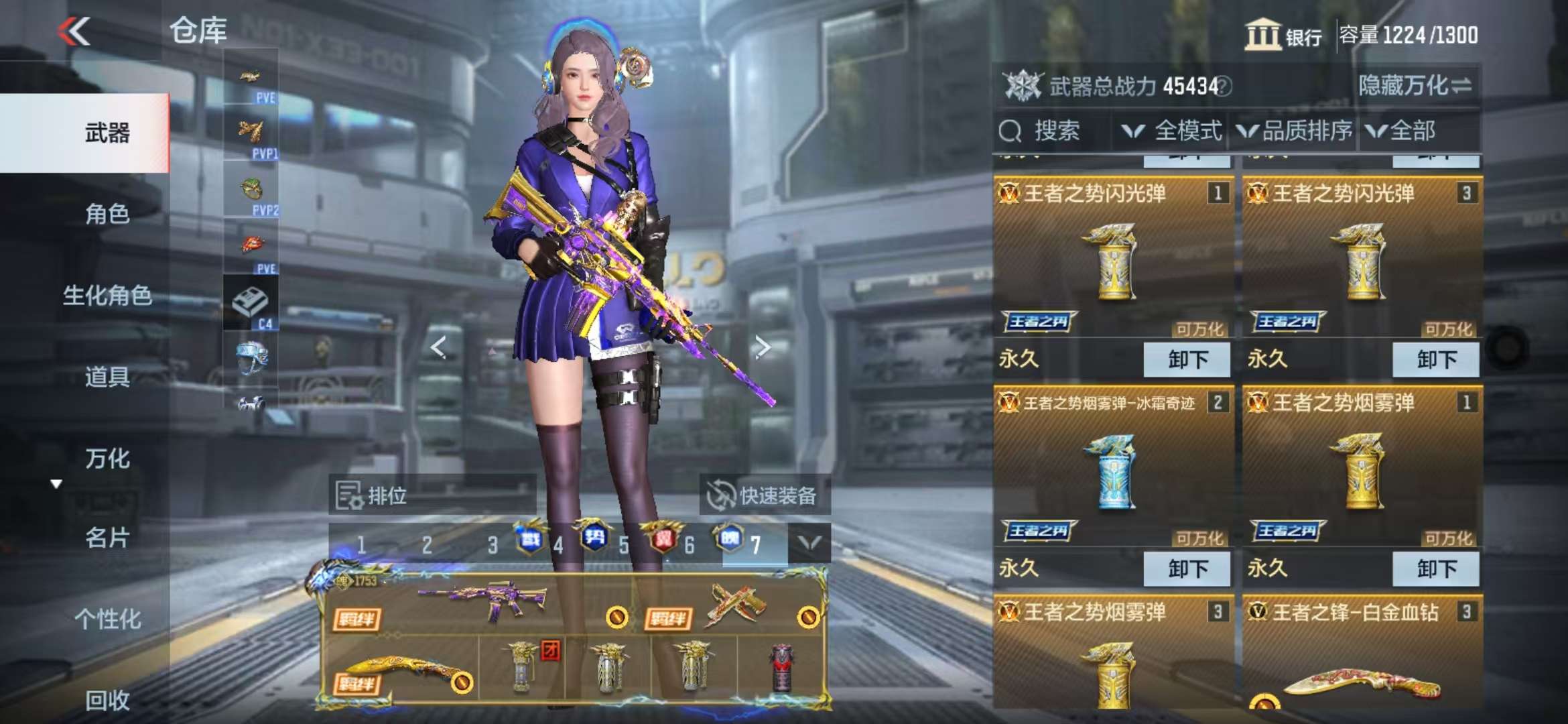Select the C4 loadout slot
The image size is (1568, 724).
click(251, 304)
